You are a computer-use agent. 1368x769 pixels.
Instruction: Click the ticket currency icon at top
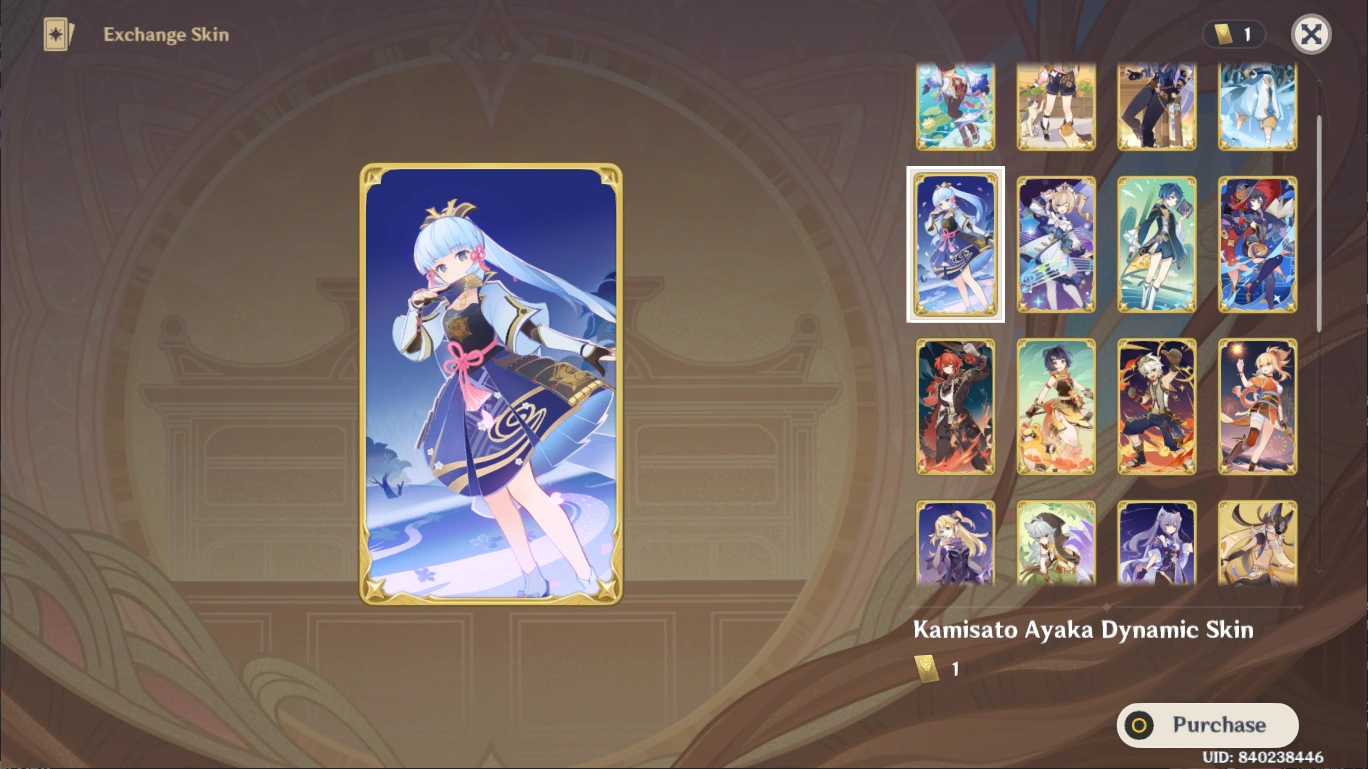(1222, 35)
